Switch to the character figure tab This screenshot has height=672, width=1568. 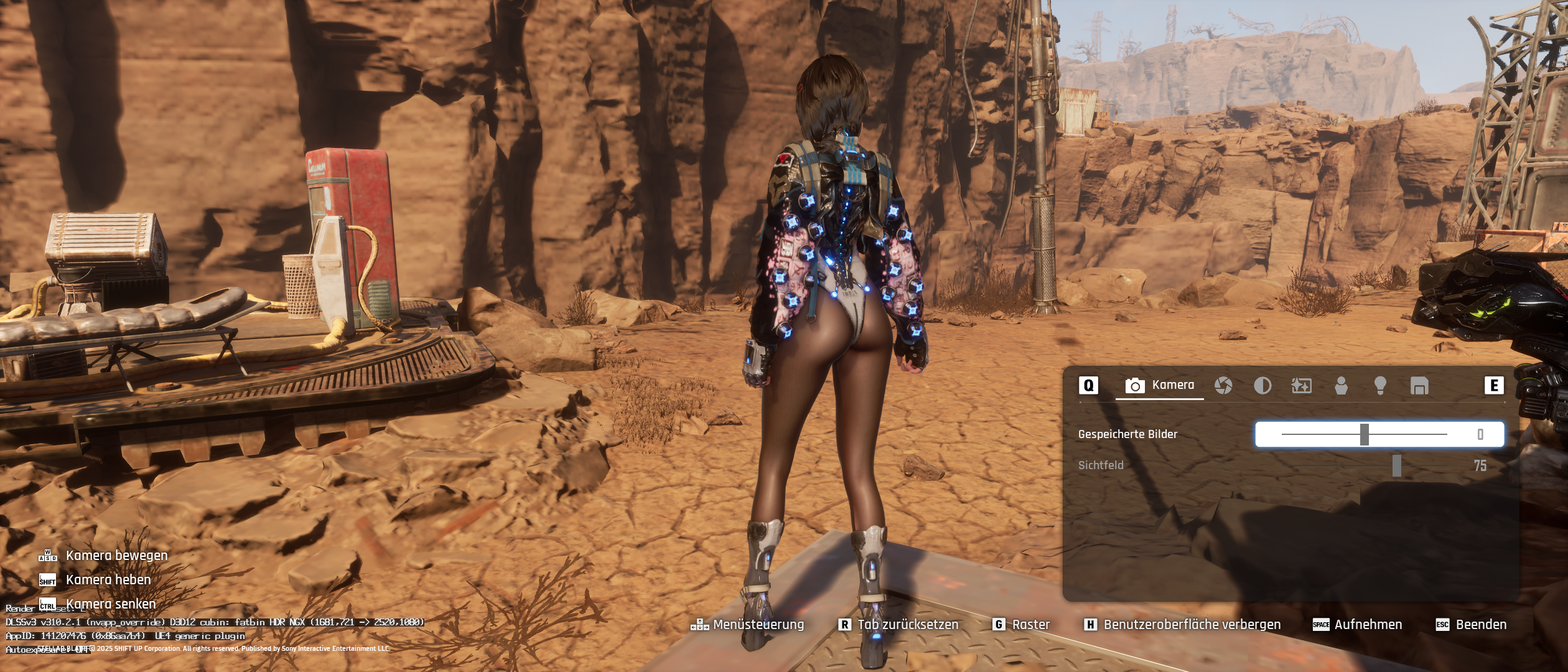pyautogui.click(x=1341, y=386)
